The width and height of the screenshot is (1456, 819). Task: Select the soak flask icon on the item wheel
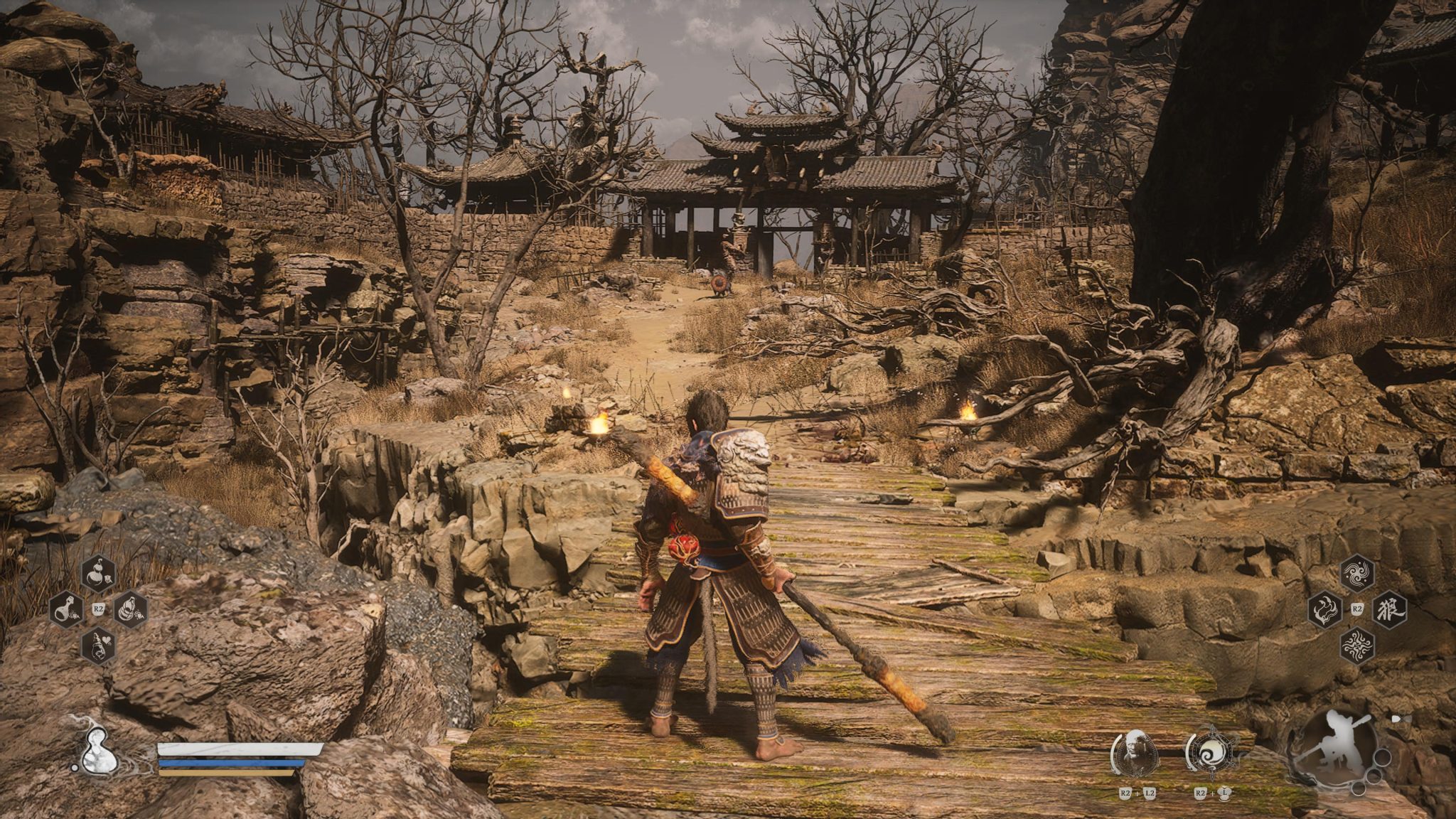click(x=66, y=609)
